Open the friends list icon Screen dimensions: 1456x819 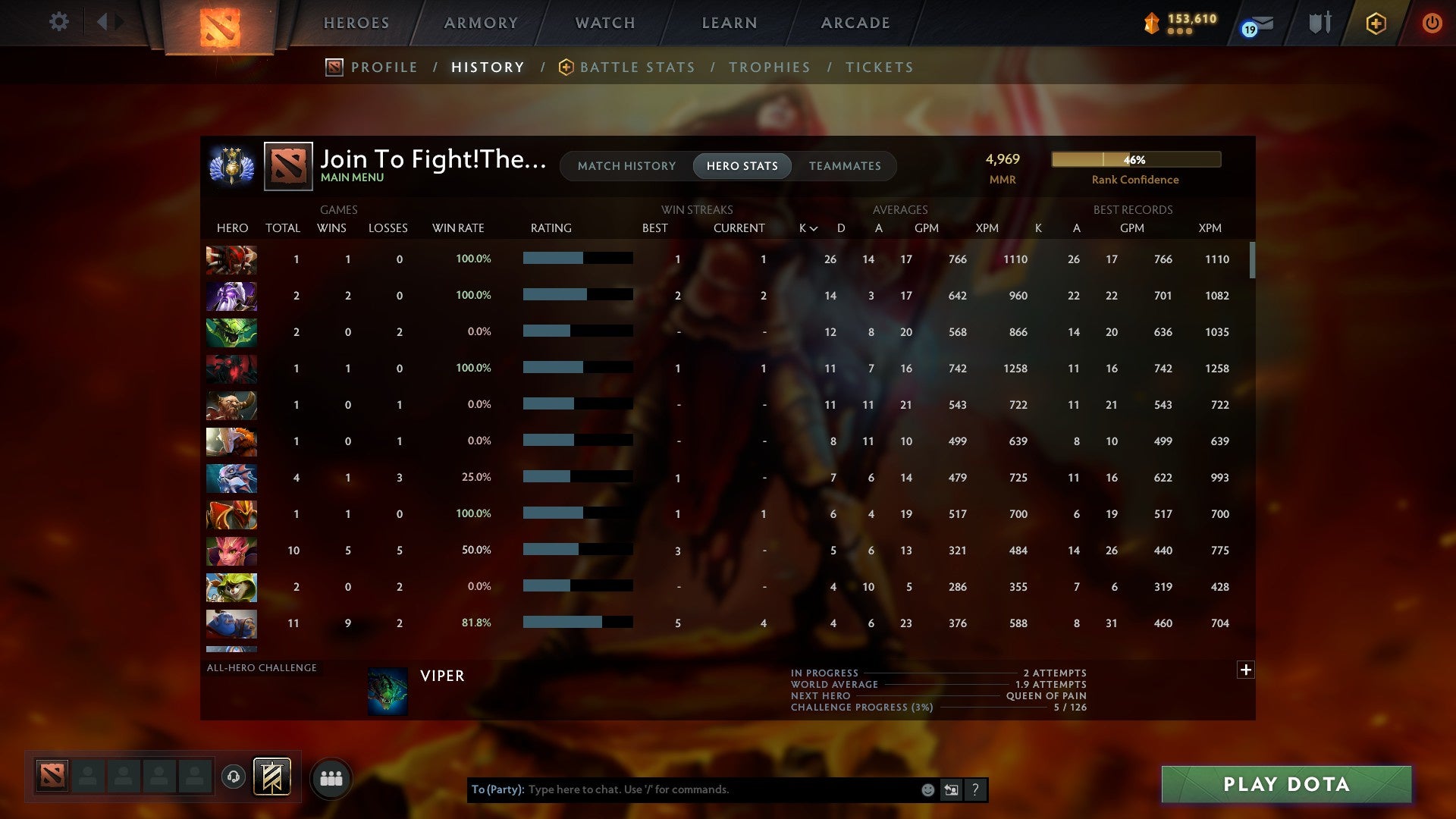[331, 777]
